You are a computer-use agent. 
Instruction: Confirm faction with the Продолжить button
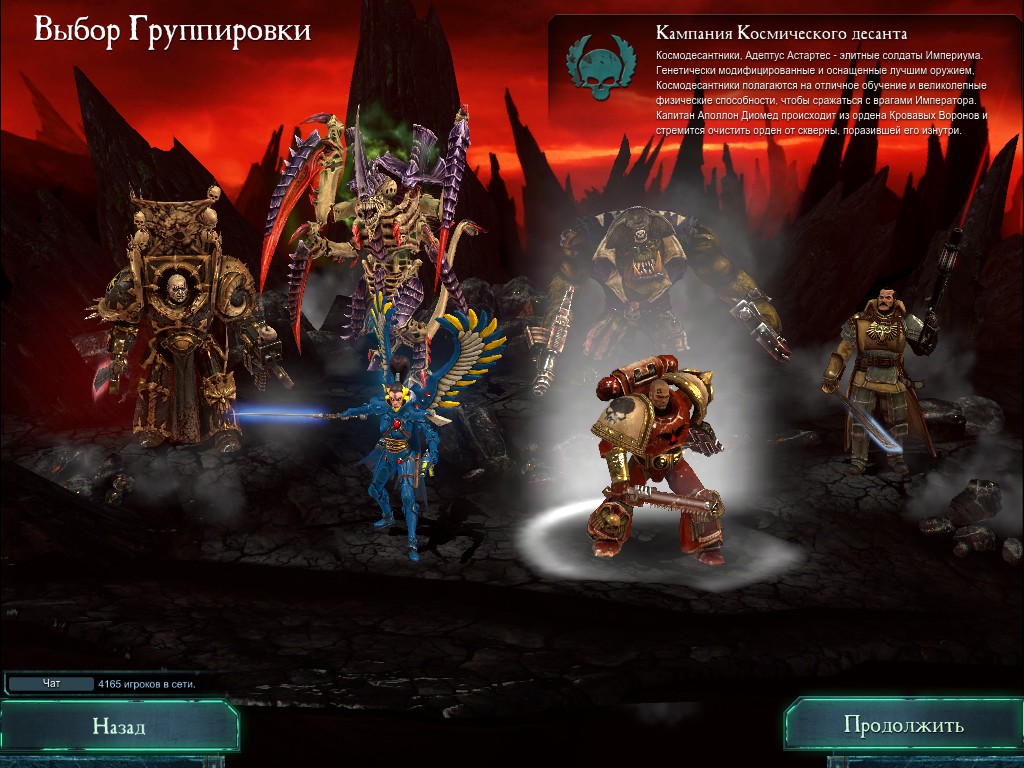click(903, 725)
